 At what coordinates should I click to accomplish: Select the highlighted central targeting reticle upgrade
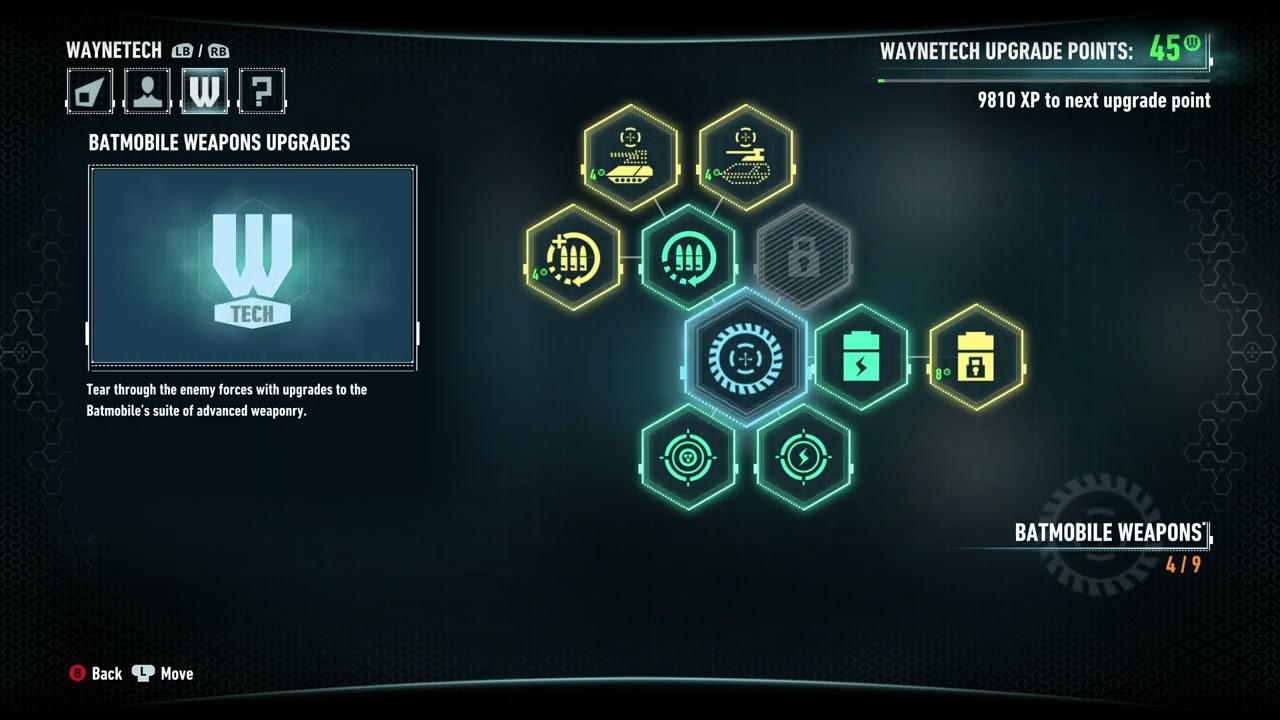[746, 357]
